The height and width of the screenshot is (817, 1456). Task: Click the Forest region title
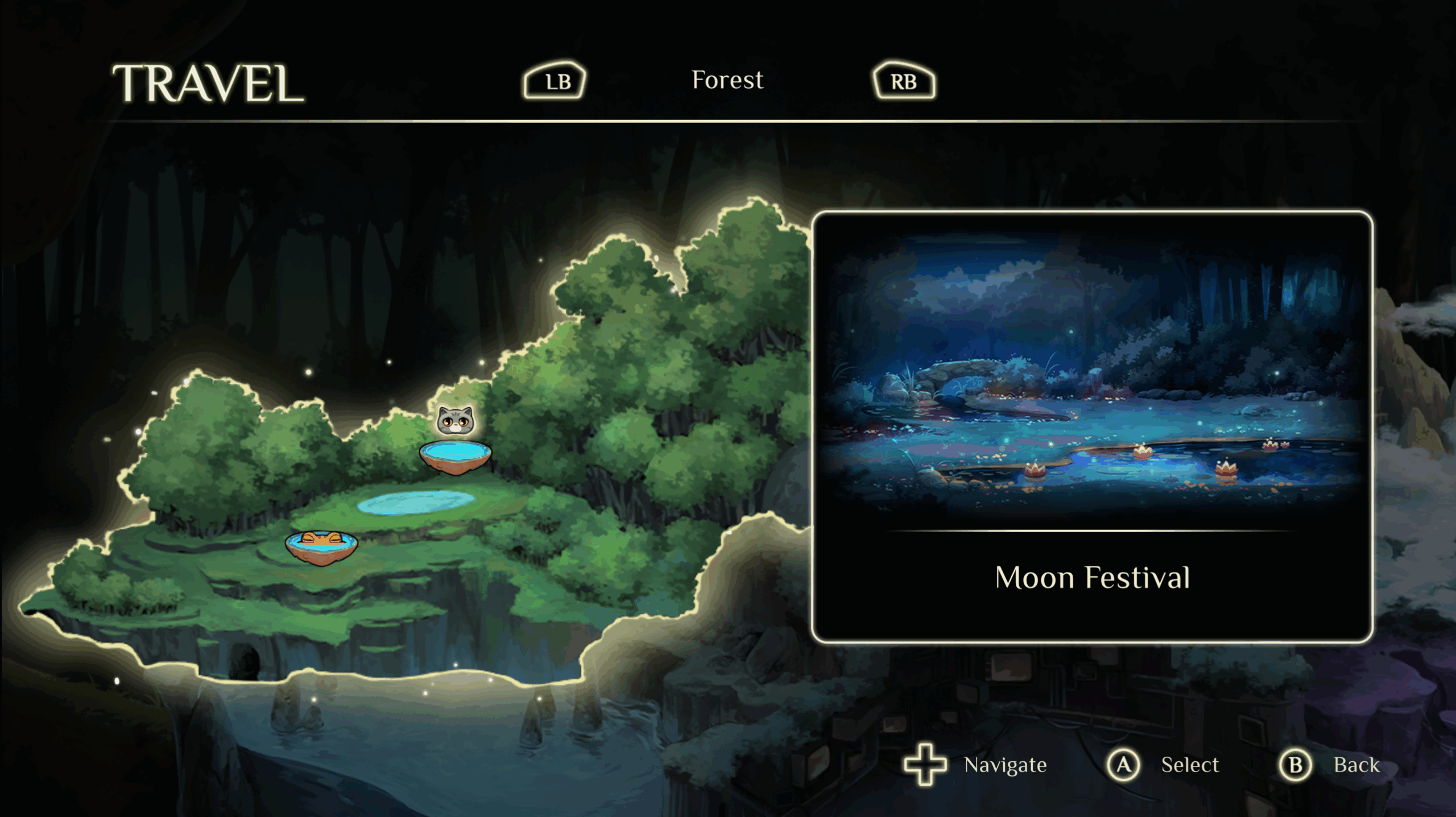727,80
